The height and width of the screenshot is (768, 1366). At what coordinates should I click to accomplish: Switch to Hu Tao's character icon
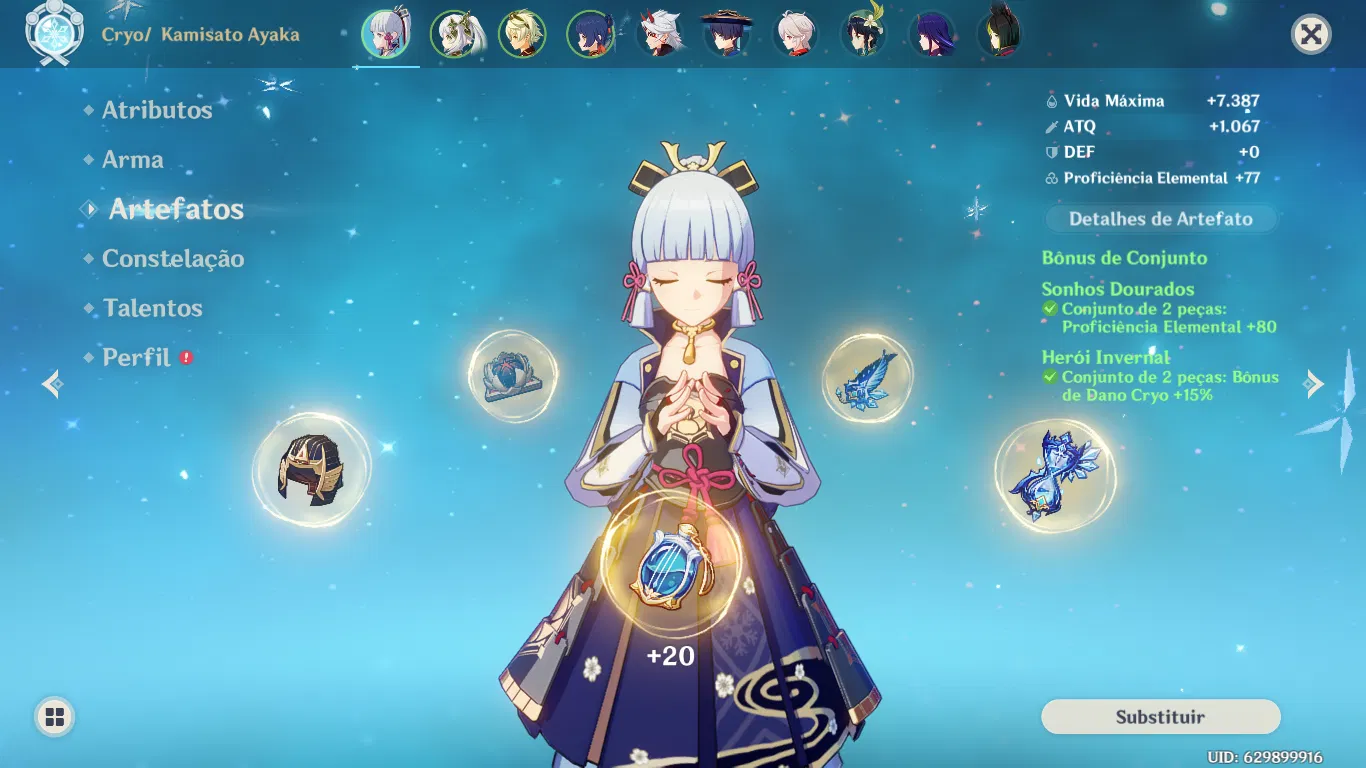(x=727, y=33)
